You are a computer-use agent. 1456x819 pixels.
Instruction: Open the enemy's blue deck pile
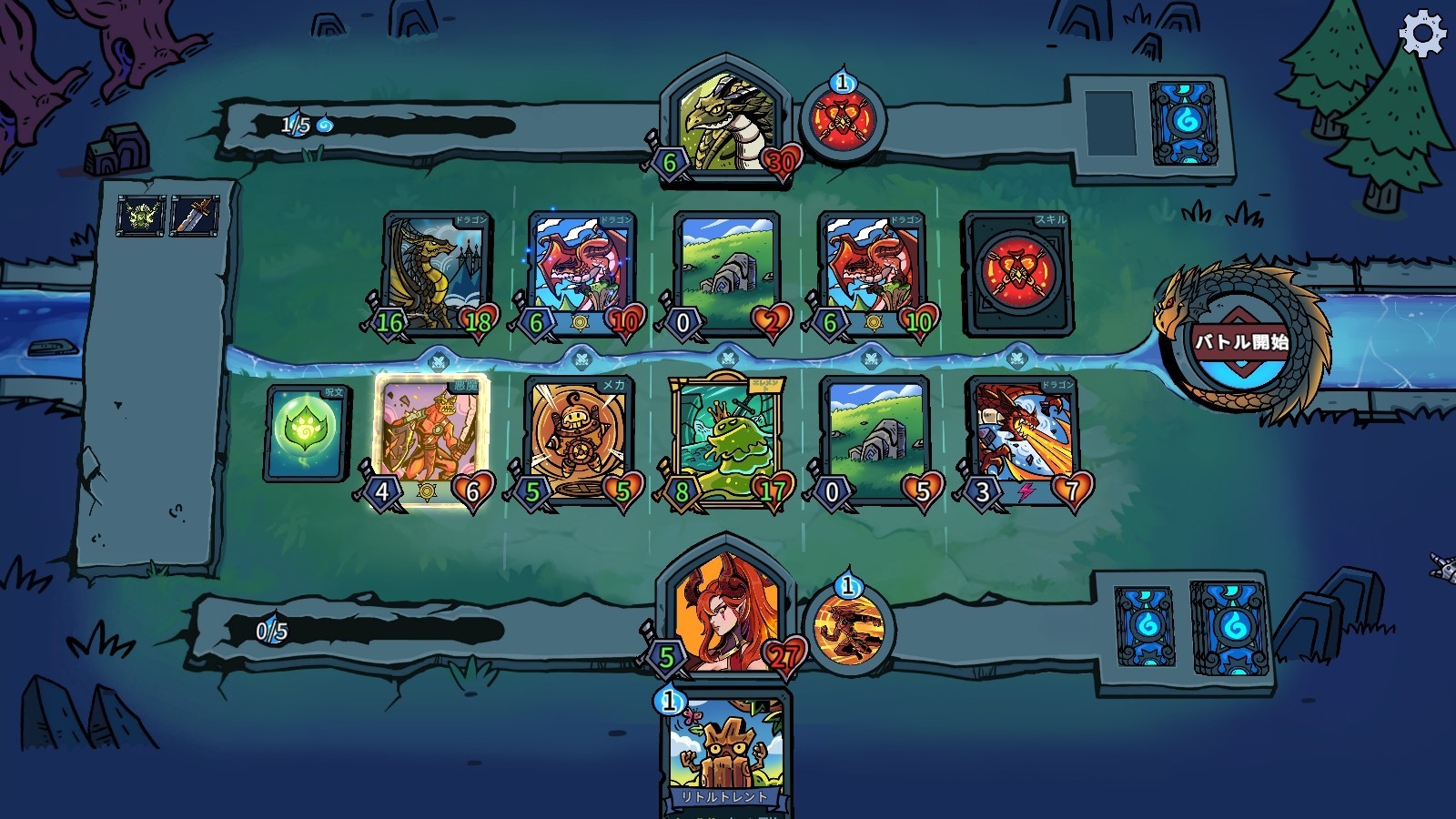click(x=1183, y=122)
